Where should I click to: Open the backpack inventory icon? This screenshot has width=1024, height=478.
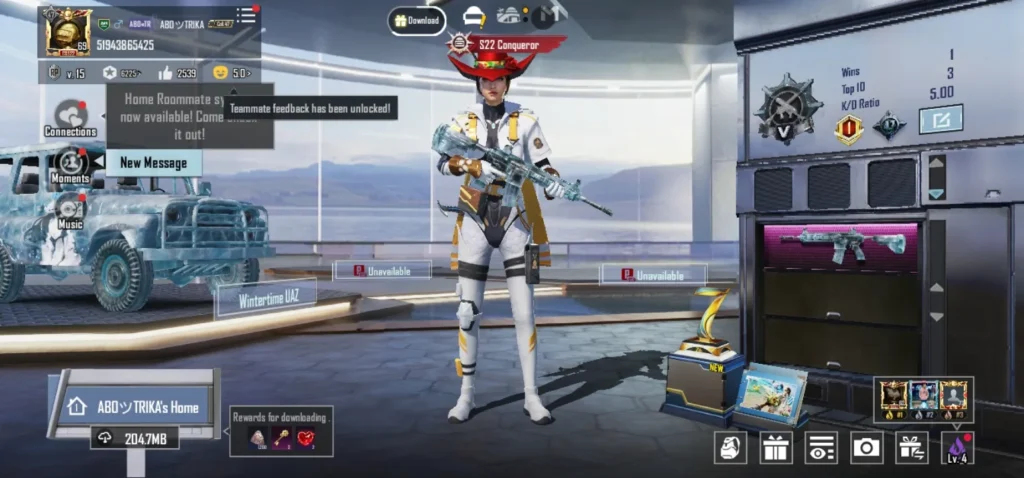(730, 447)
